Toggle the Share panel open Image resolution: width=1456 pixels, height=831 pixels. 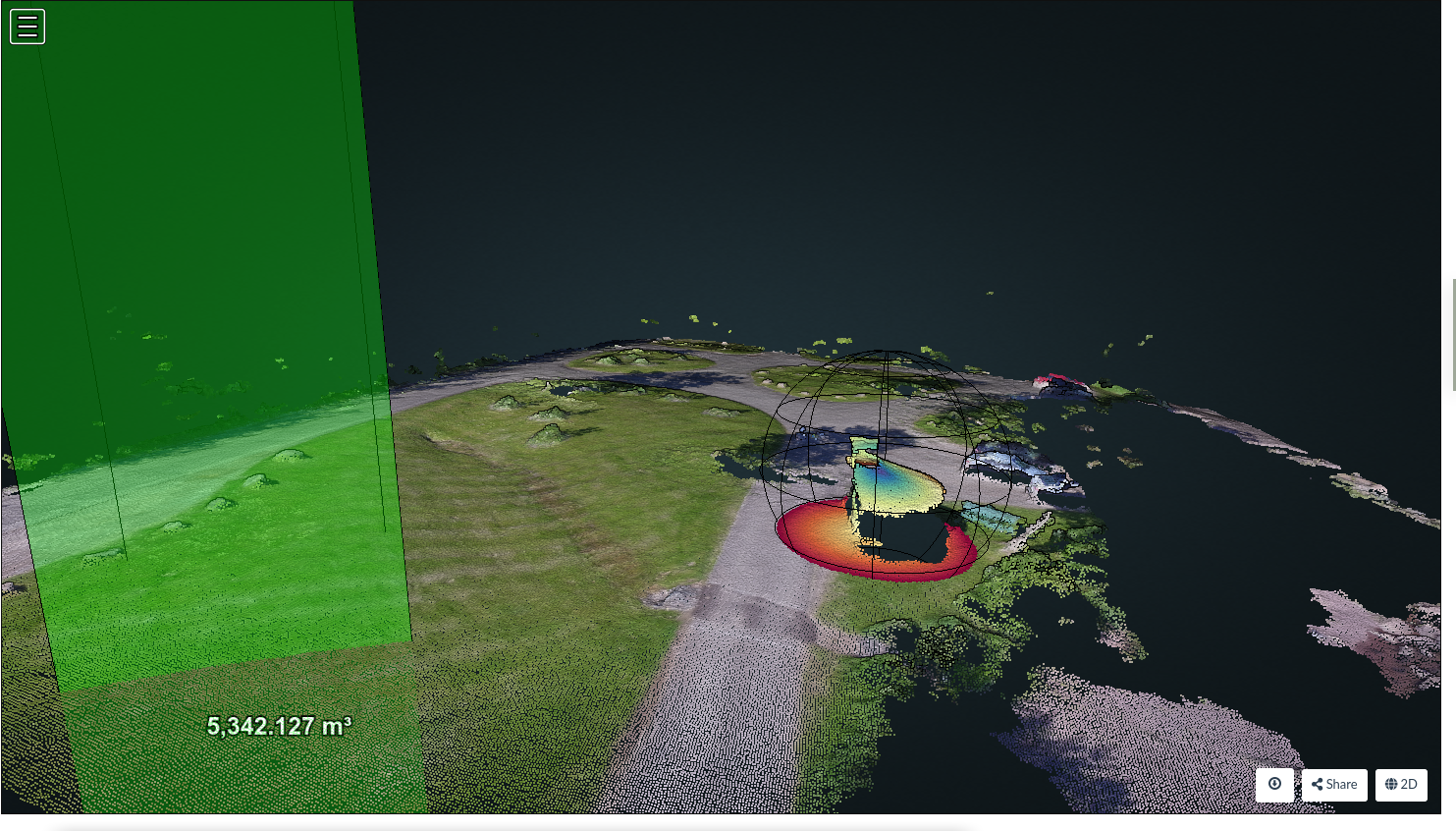1333,785
